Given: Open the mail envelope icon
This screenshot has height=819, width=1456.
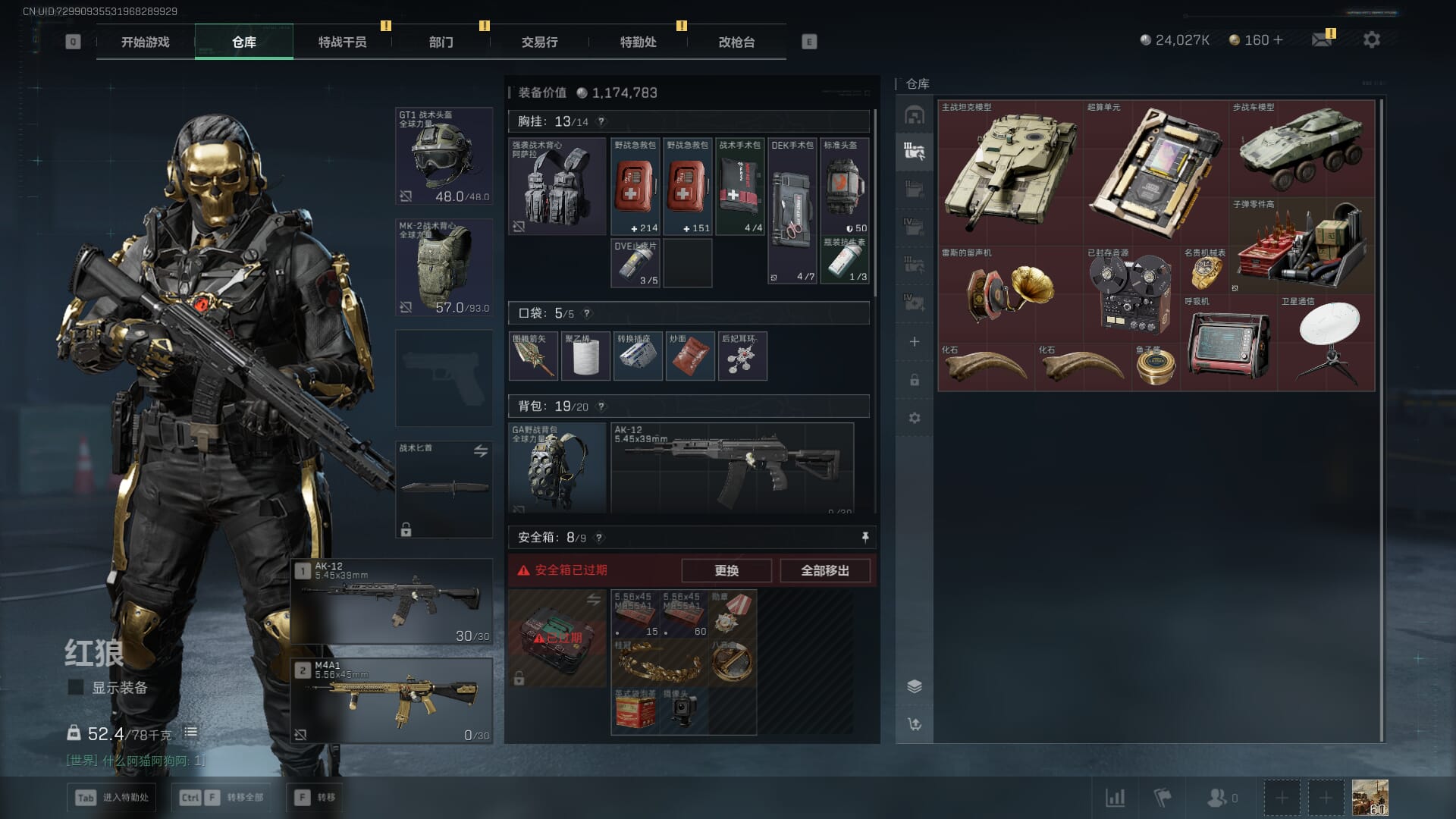Looking at the screenshot, I should [x=1322, y=39].
